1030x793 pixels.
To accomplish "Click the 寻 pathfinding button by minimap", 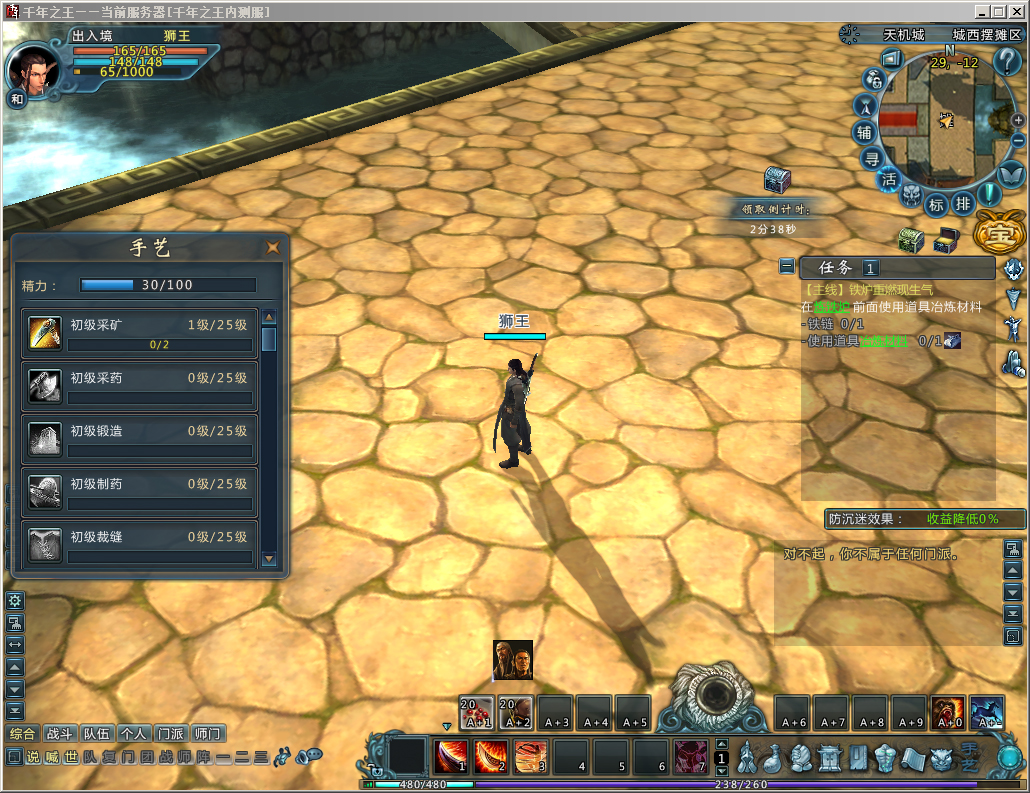I will tap(872, 158).
